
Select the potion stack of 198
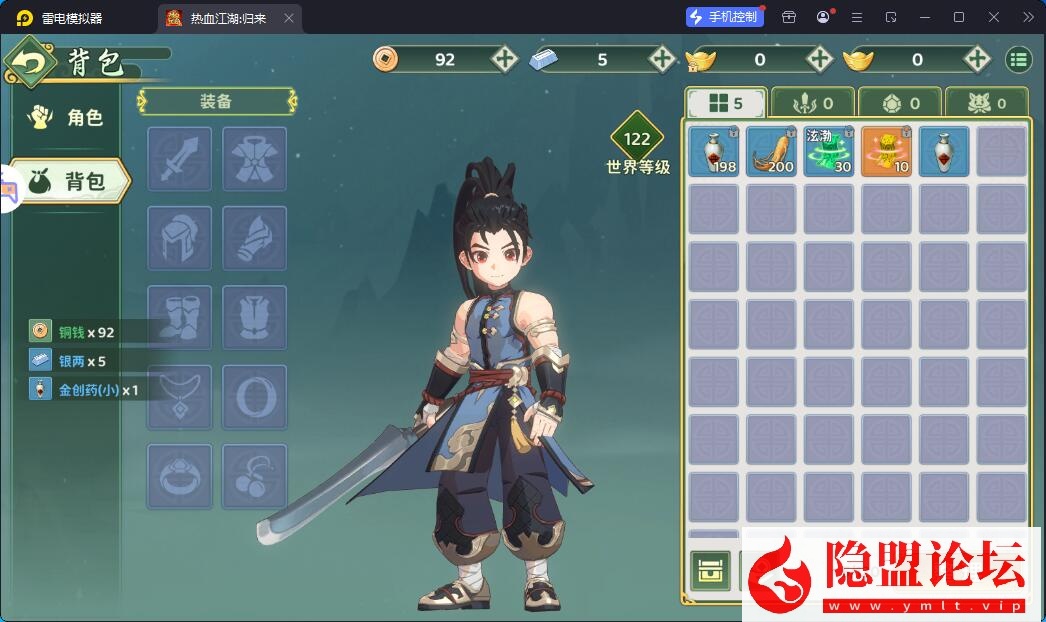tap(713, 151)
